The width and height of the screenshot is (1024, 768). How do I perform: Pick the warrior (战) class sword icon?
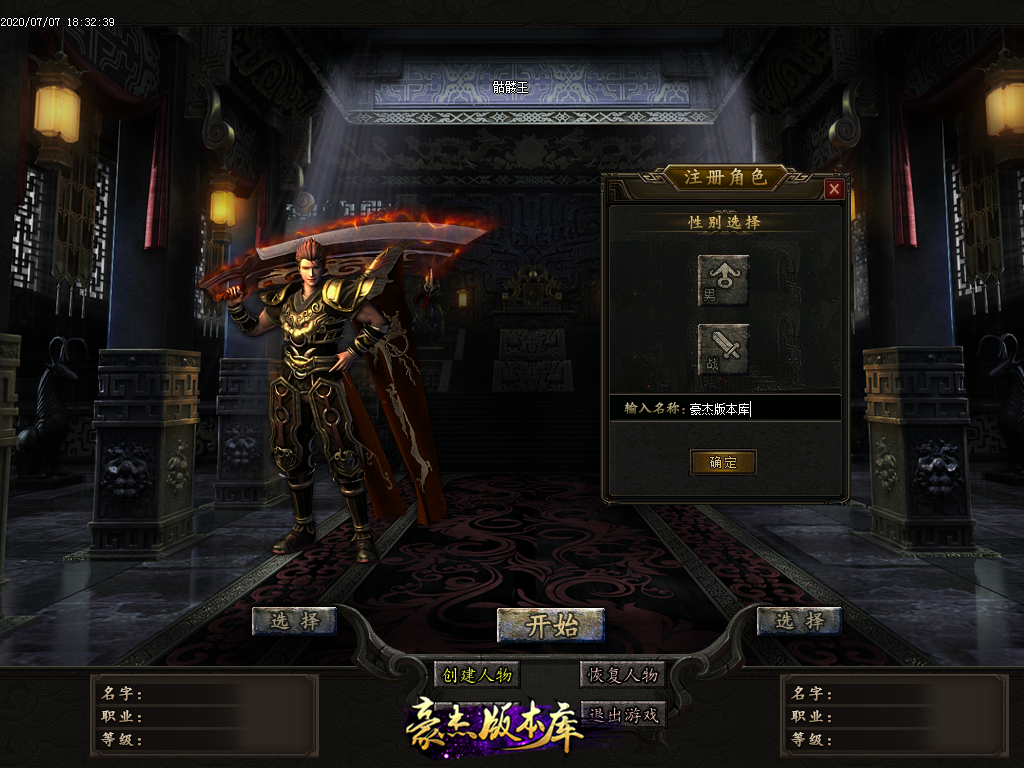[723, 349]
